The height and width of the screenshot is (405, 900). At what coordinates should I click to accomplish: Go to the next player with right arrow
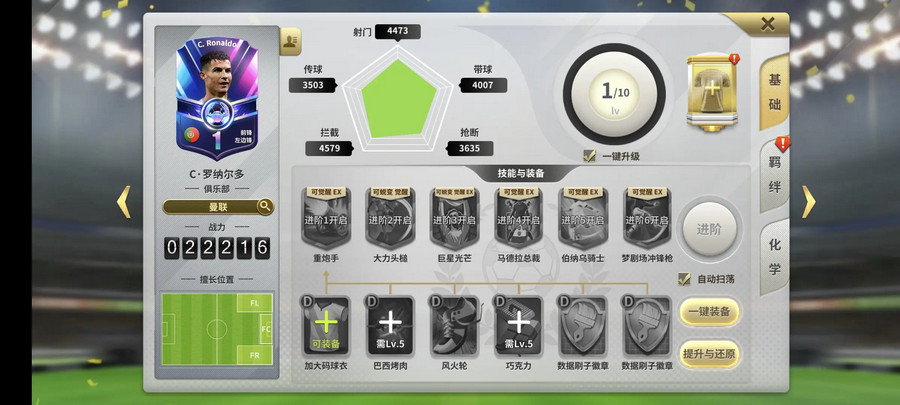coord(808,202)
